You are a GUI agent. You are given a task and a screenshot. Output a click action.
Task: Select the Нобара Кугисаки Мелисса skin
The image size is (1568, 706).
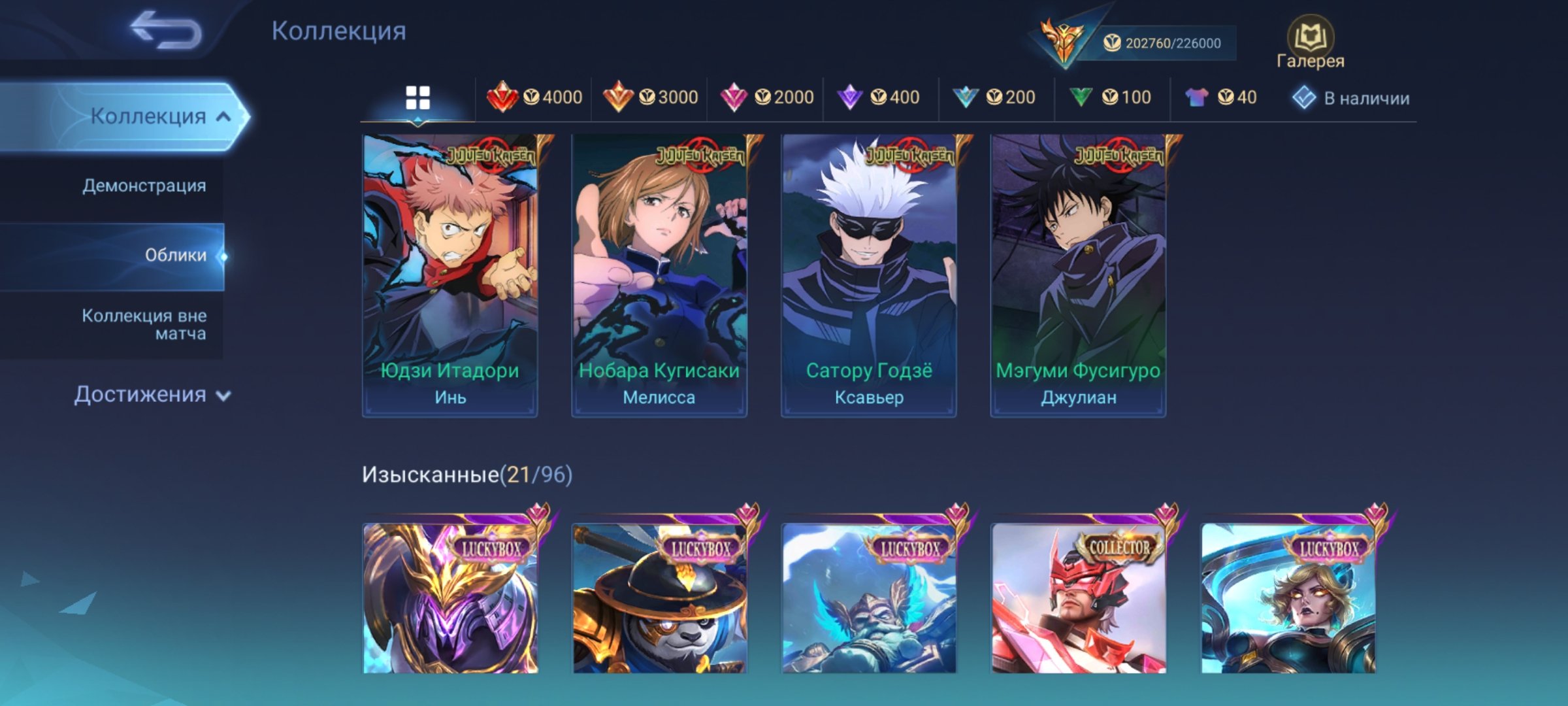[659, 275]
